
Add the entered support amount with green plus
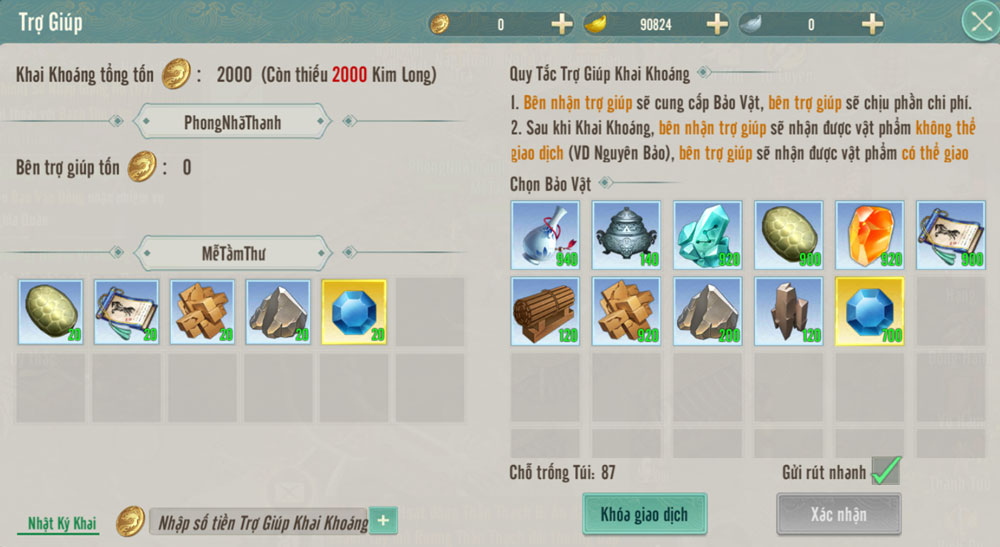click(x=384, y=521)
